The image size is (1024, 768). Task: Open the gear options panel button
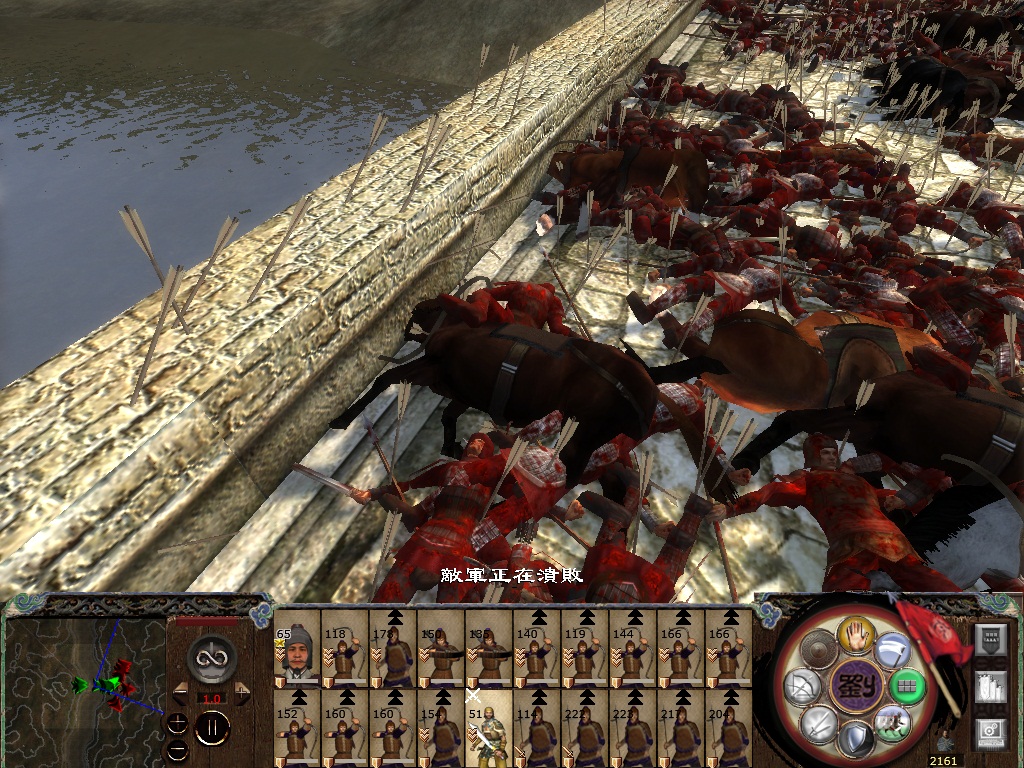point(989,733)
